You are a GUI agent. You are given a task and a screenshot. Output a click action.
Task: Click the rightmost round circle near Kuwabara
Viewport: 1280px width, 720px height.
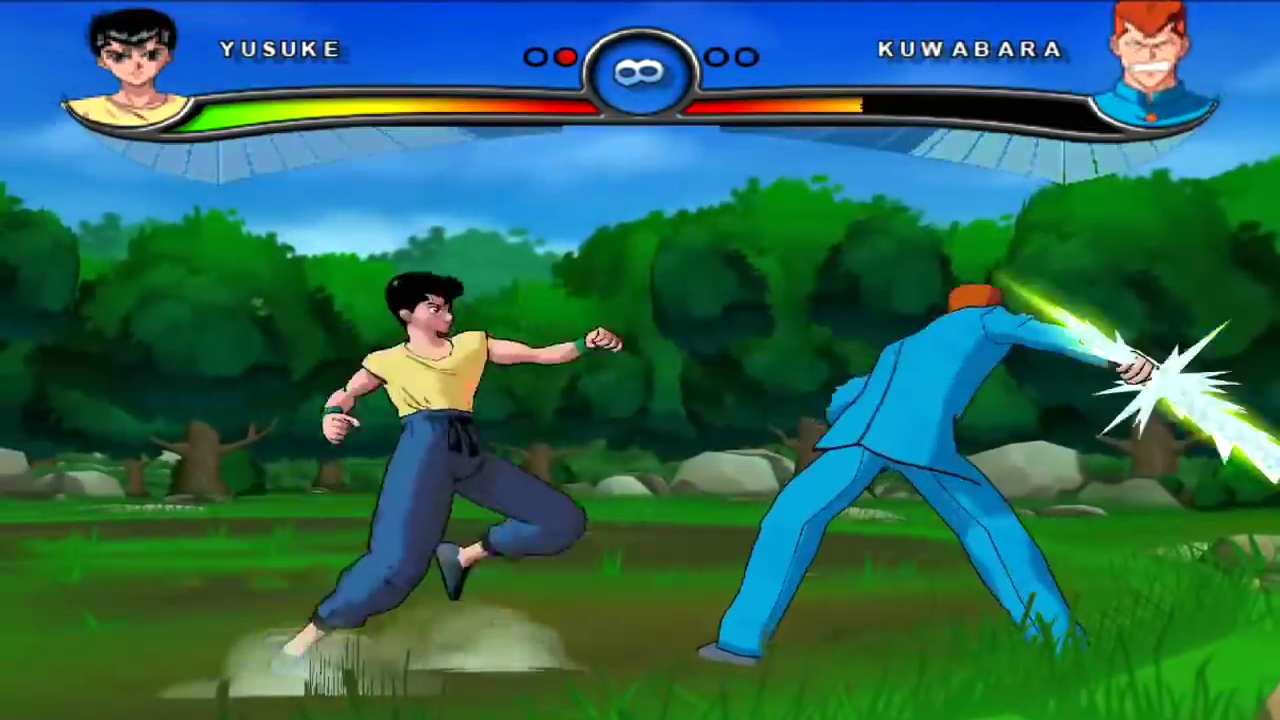(745, 57)
